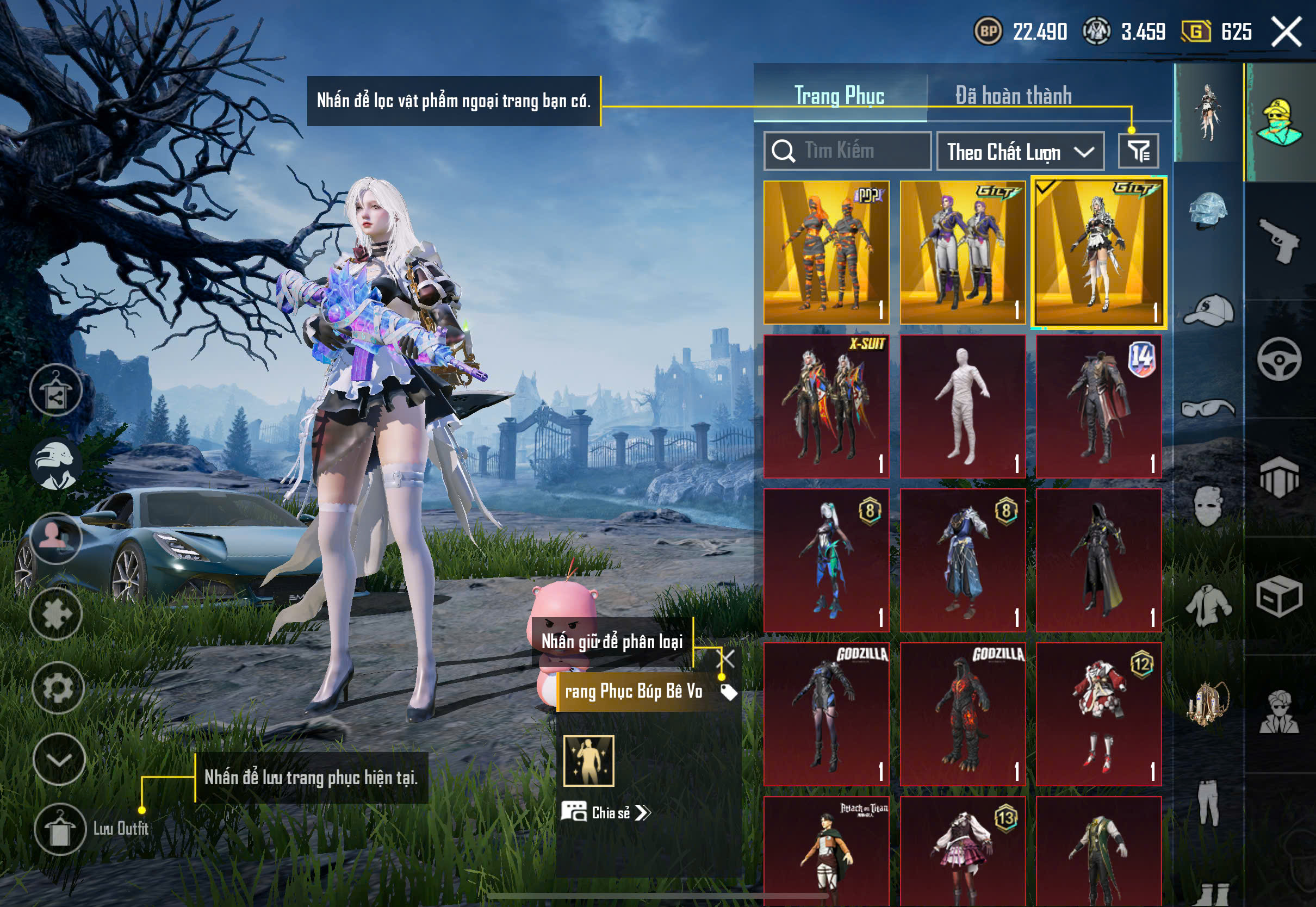
Task: Select the Trang Phục tab
Action: tap(839, 96)
